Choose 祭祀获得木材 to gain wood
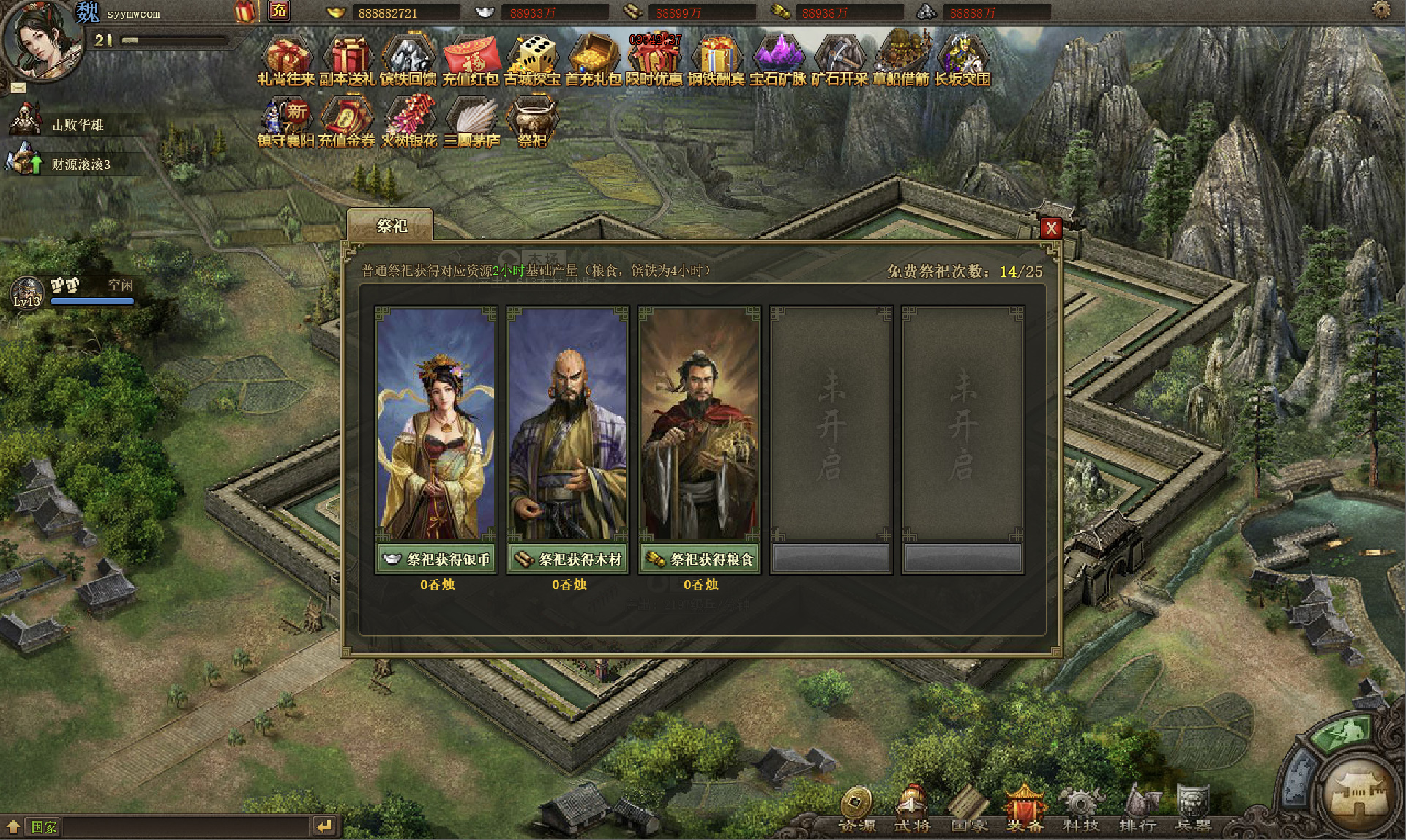This screenshot has width=1406, height=840. (568, 560)
